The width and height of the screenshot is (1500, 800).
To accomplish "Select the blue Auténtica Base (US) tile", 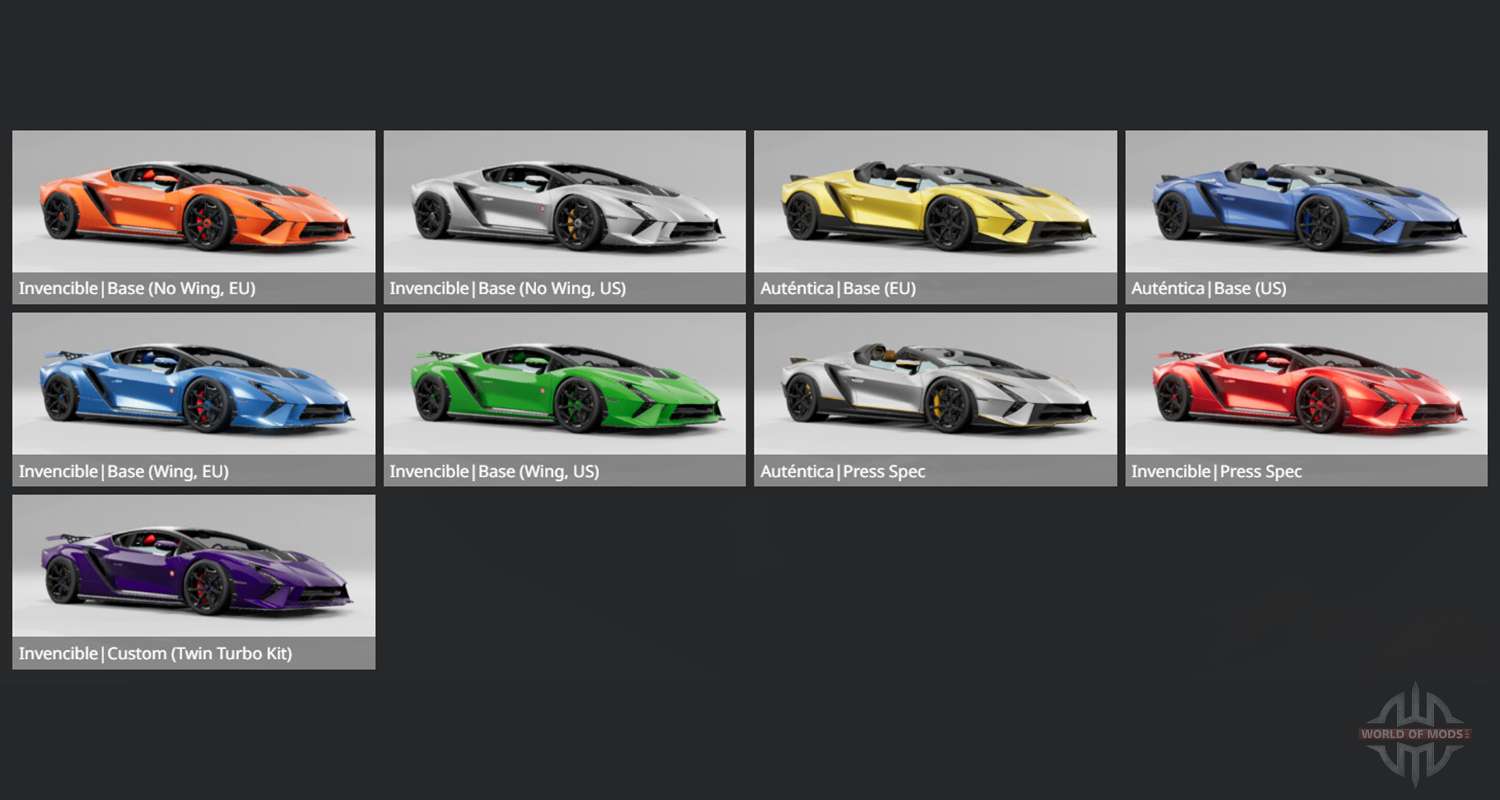I will (x=1306, y=216).
